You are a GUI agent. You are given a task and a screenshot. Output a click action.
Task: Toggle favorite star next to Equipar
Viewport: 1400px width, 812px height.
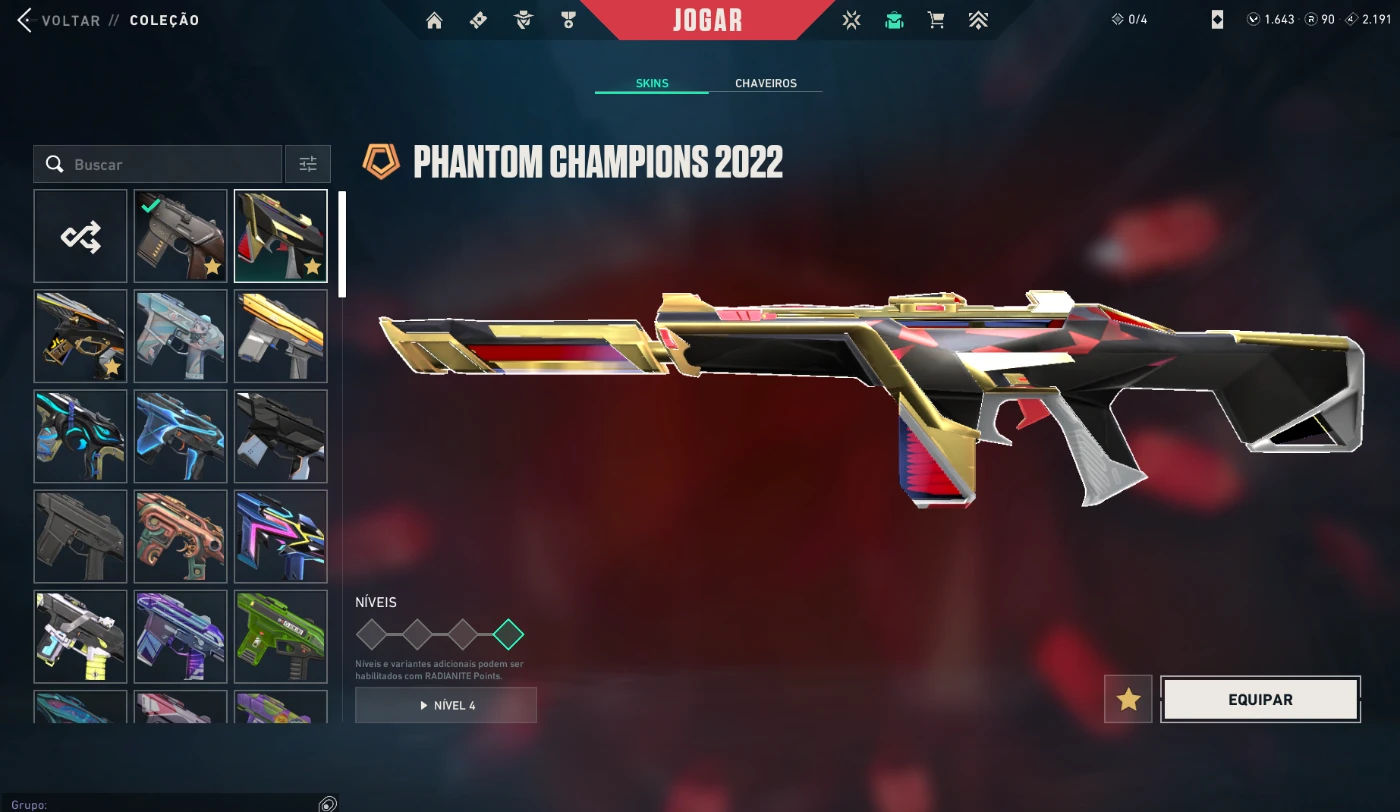click(x=1129, y=699)
